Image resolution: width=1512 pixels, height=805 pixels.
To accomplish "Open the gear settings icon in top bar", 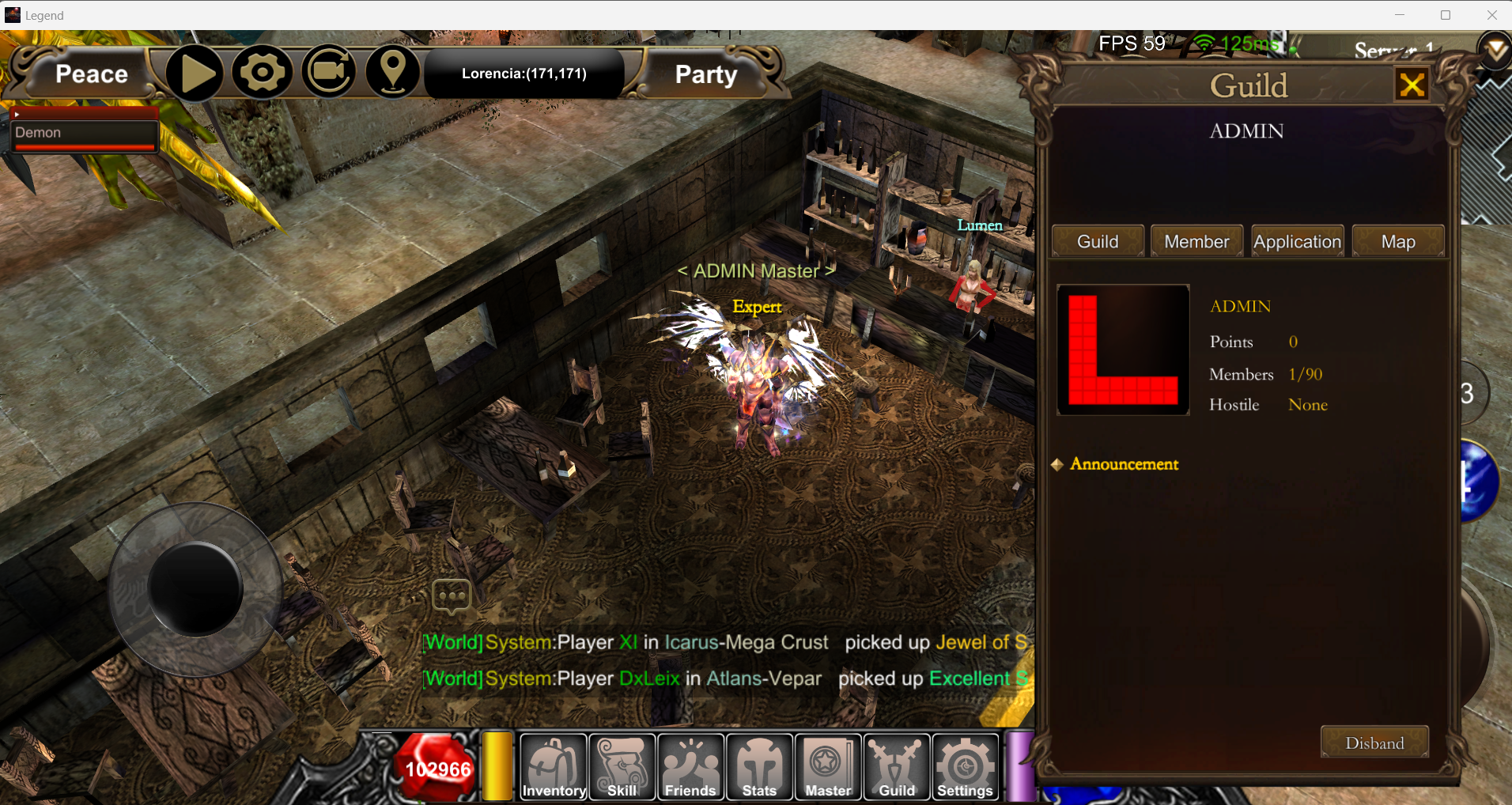I will tap(262, 73).
